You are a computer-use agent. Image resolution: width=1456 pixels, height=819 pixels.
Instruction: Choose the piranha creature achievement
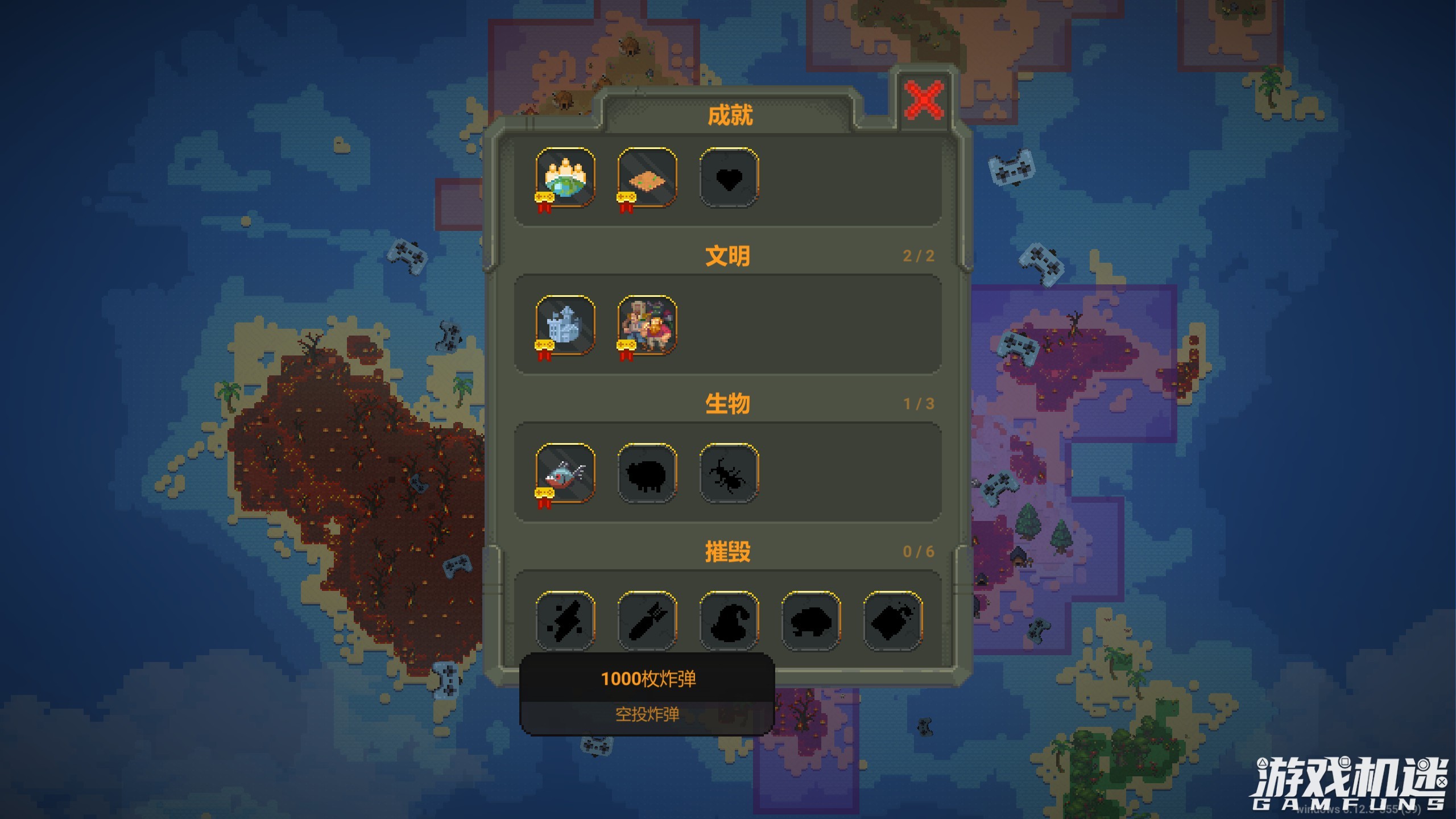coord(565,473)
